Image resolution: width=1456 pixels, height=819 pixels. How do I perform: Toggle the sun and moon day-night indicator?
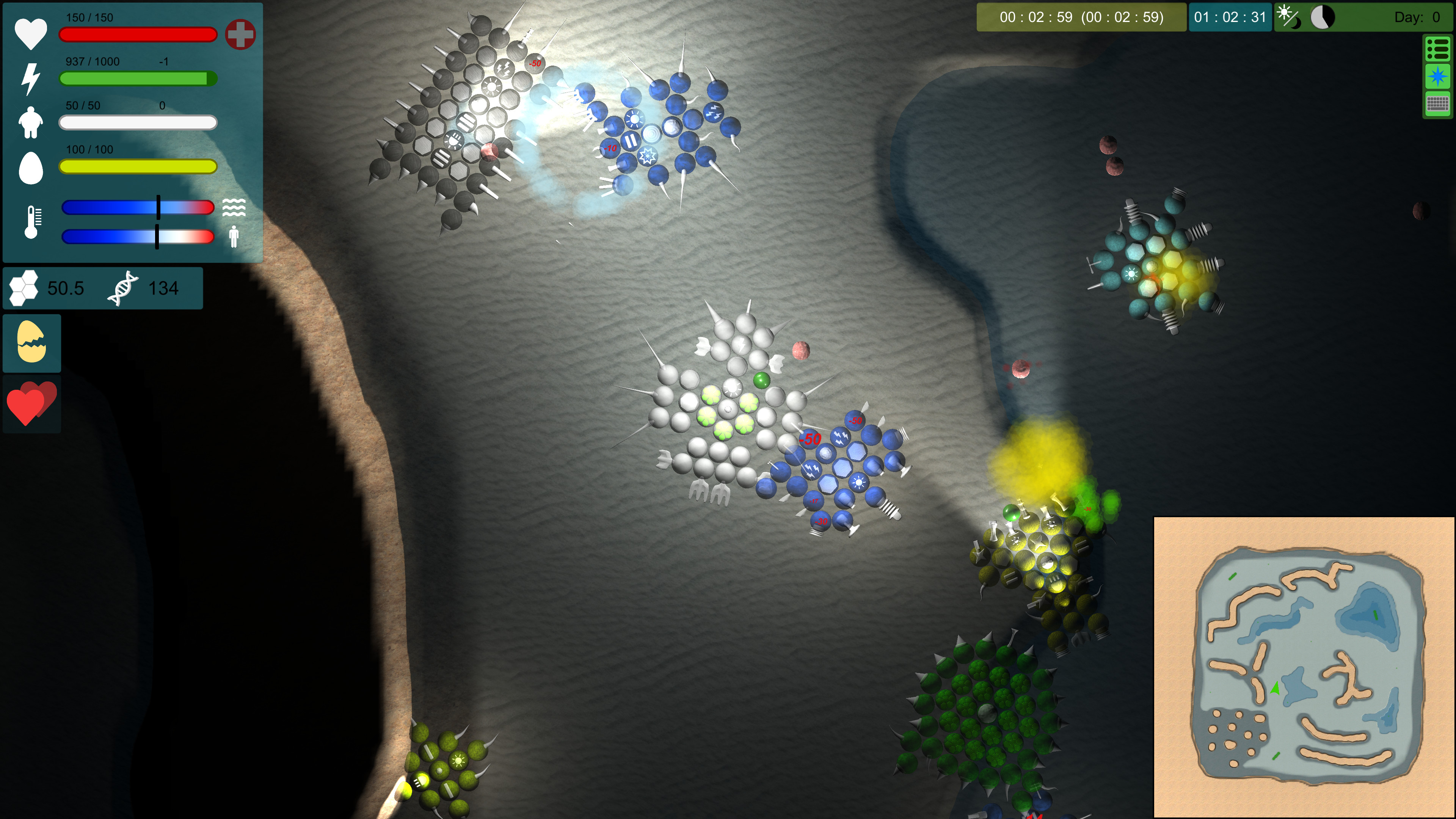click(1289, 17)
